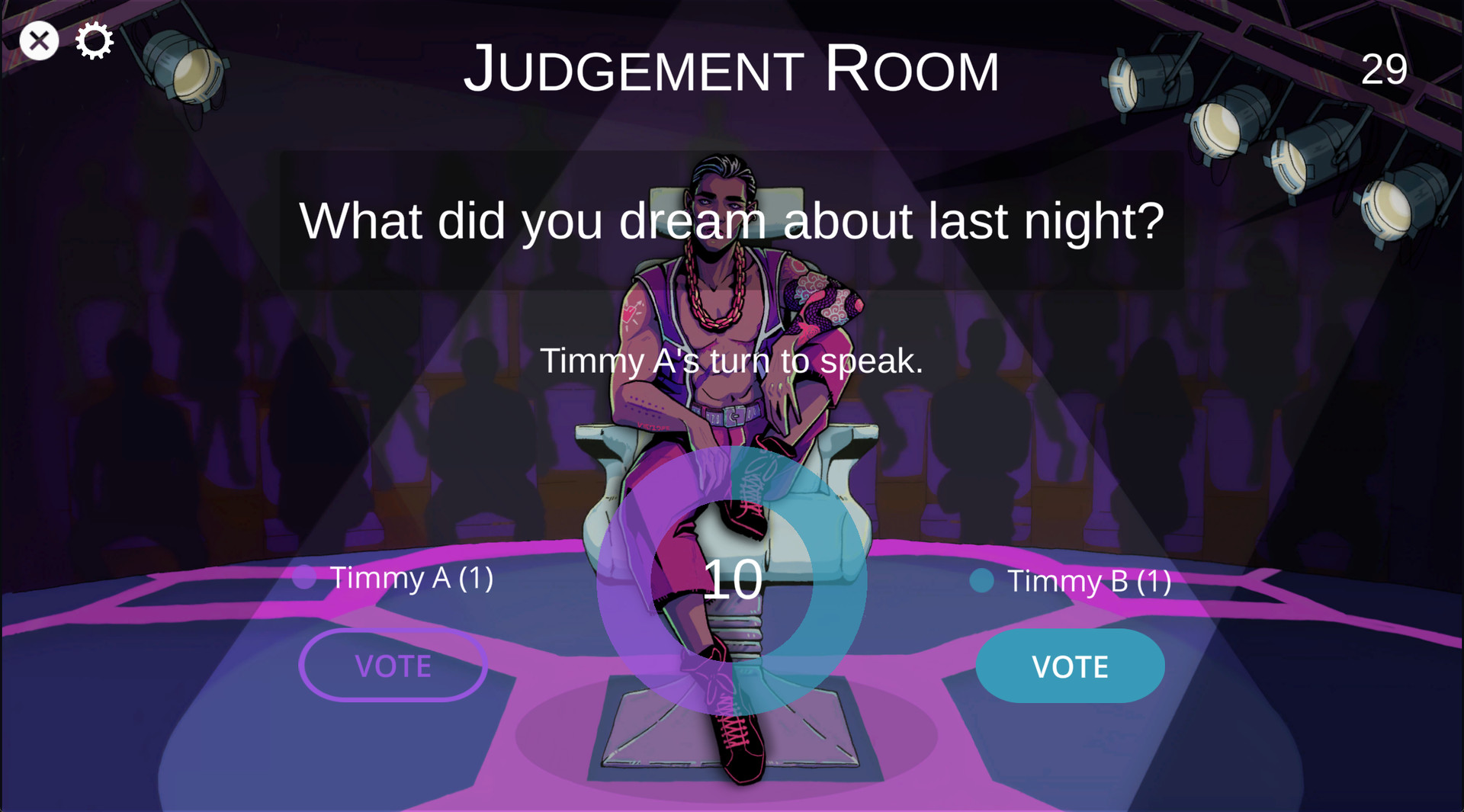Open the settings gear menu
The width and height of the screenshot is (1464, 812).
coord(93,40)
